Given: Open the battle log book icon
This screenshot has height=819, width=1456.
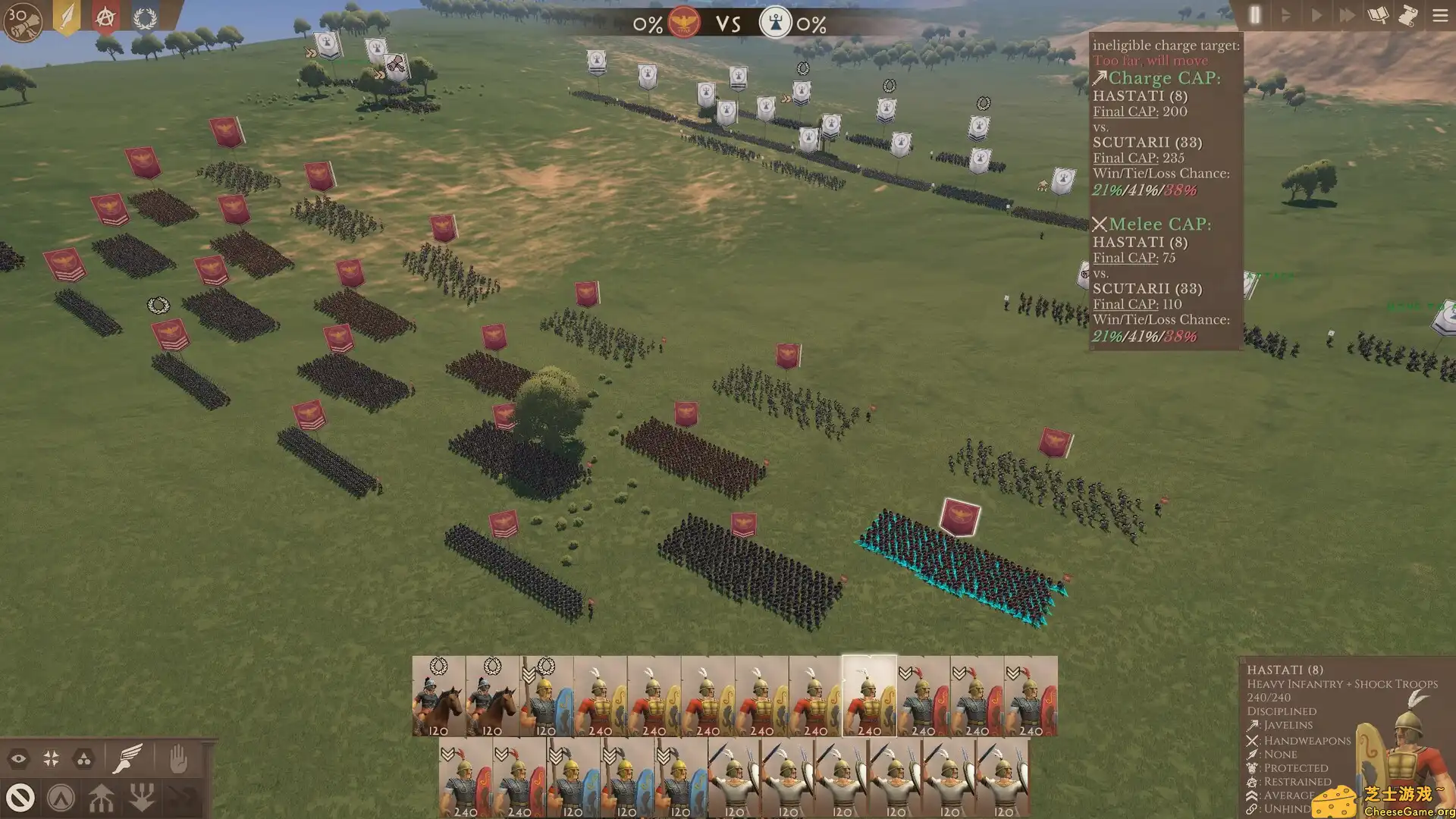Looking at the screenshot, I should (x=1376, y=15).
